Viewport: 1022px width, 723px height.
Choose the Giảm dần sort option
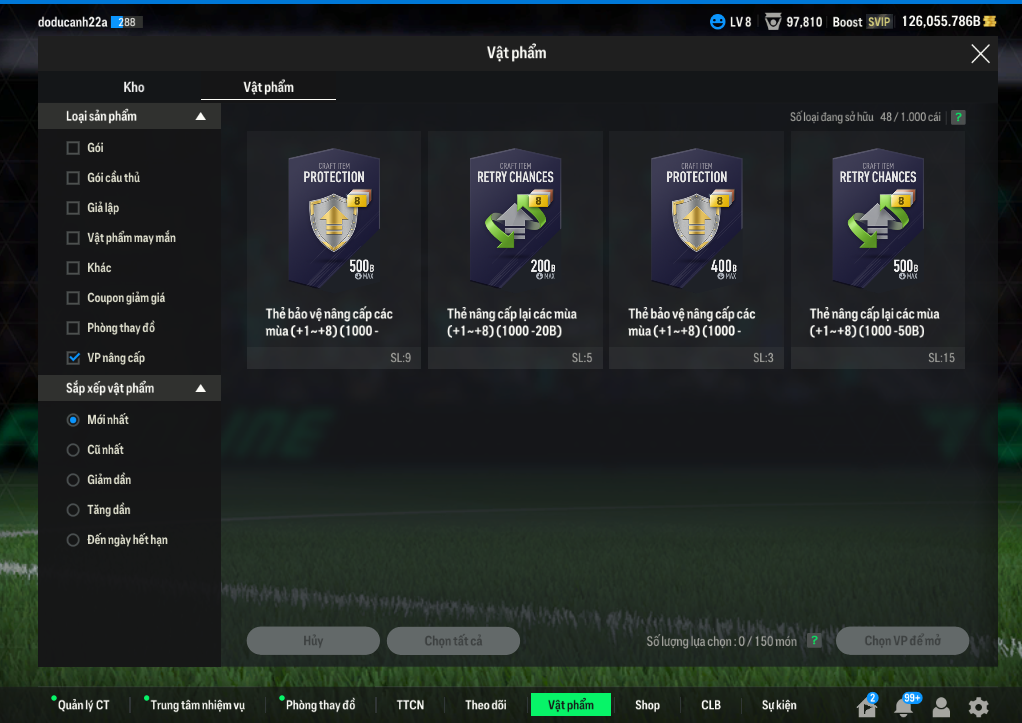(73, 480)
